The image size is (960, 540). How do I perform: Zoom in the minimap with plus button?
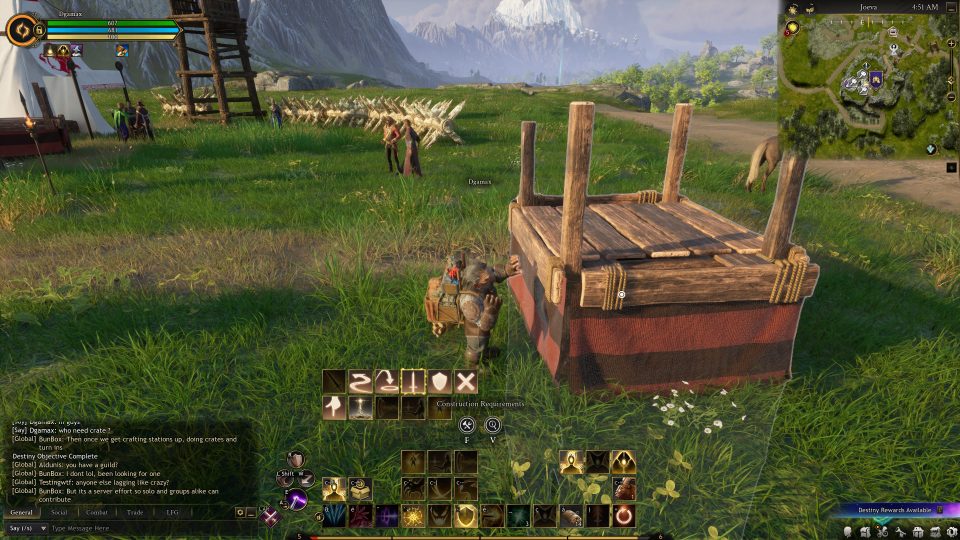point(951,44)
